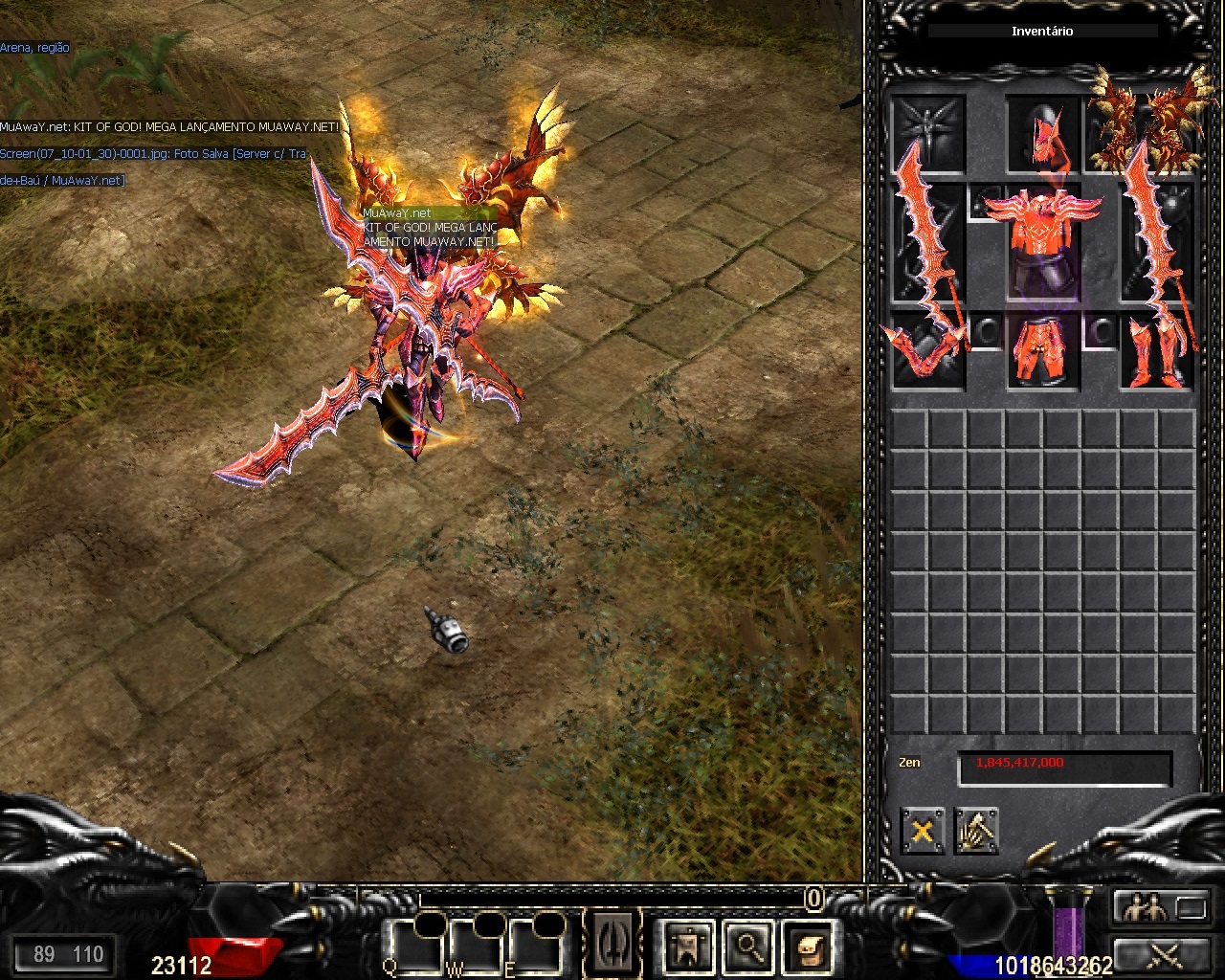Open the active skill selector slot
The width and height of the screenshot is (1225, 980).
tap(614, 944)
